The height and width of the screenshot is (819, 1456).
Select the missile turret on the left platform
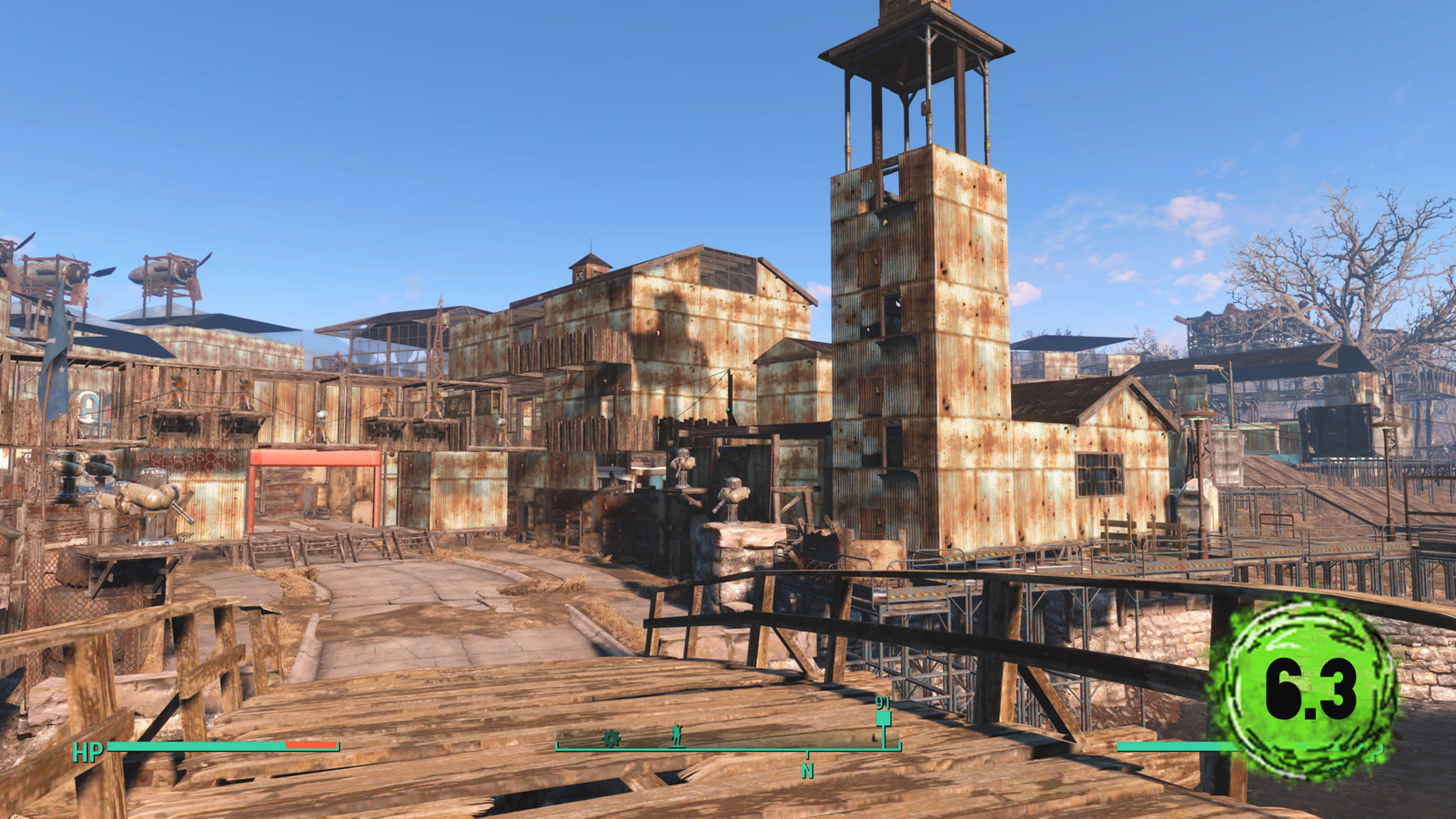[141, 496]
